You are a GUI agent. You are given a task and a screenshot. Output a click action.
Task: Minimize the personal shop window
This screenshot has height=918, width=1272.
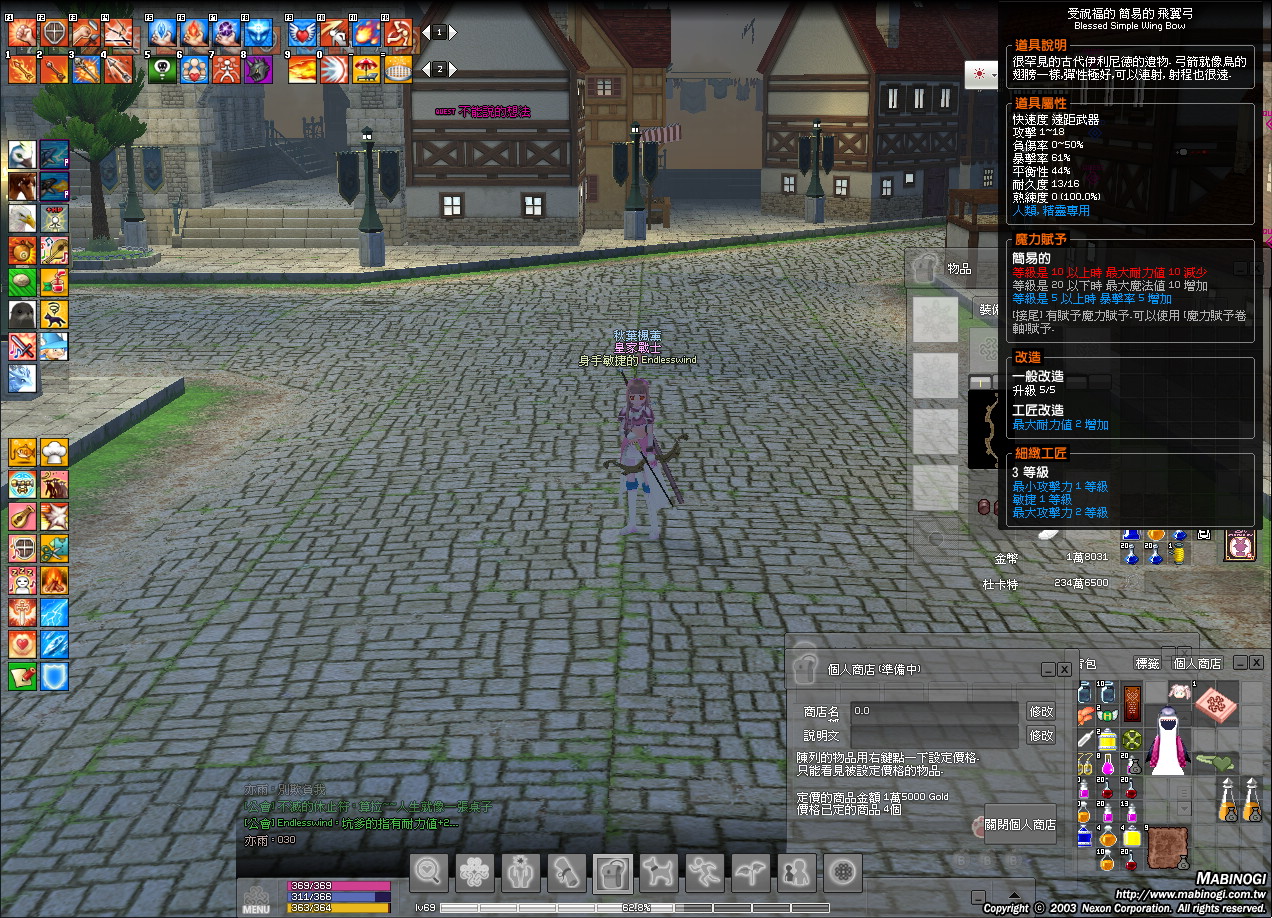(1048, 669)
